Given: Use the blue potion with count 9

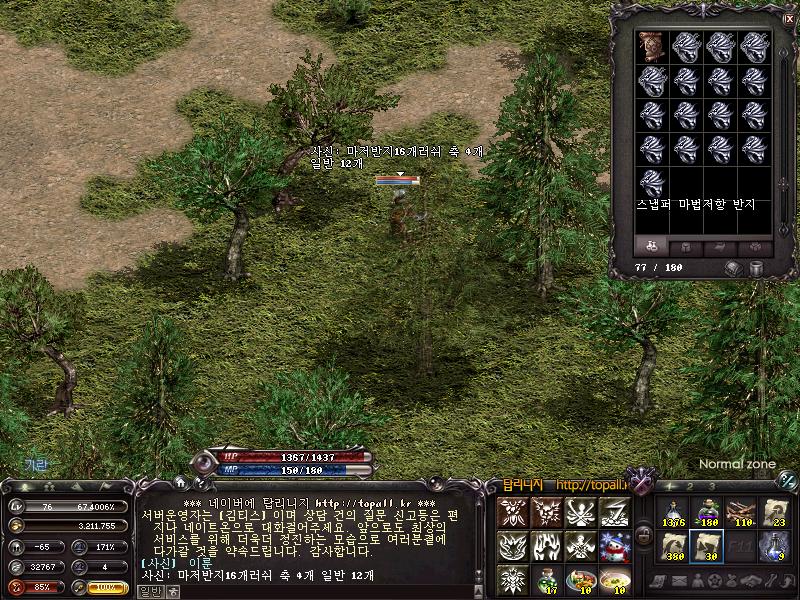Looking at the screenshot, I should click(775, 546).
